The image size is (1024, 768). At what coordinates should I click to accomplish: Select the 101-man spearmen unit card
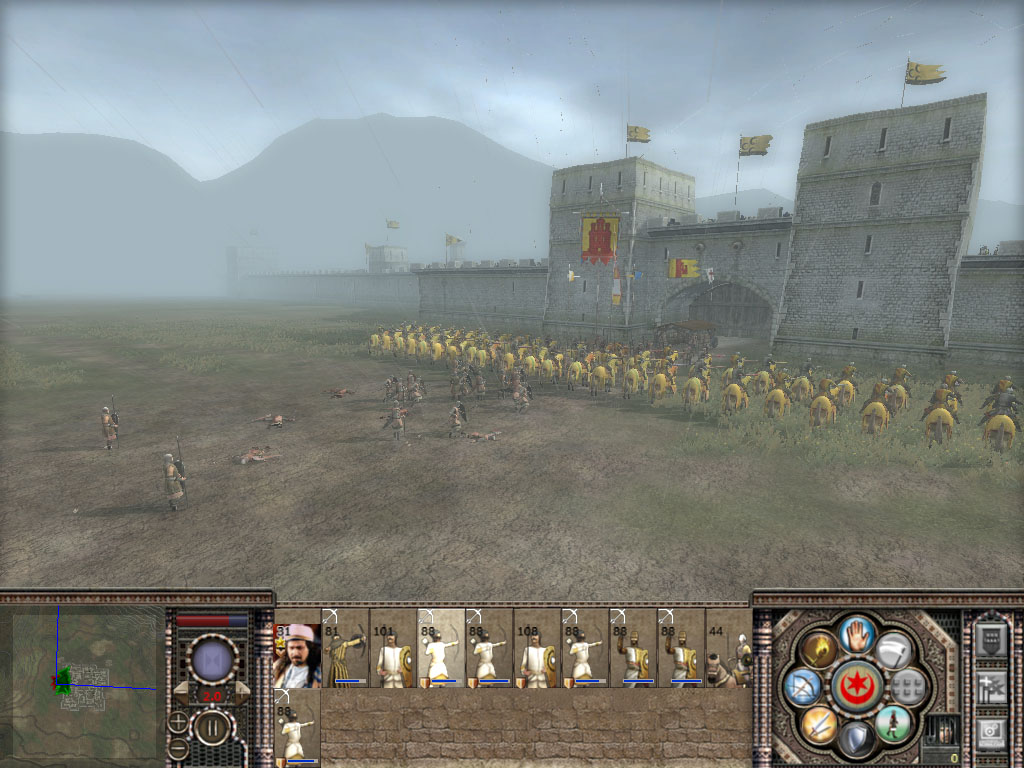[x=393, y=651]
